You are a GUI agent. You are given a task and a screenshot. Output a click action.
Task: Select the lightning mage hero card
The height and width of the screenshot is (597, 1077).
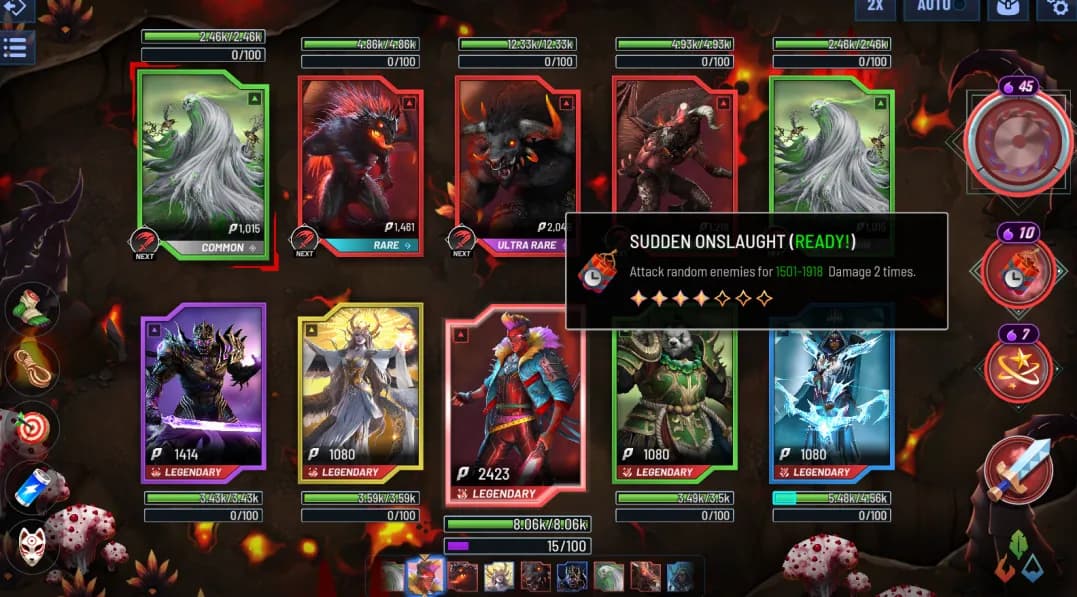[830, 390]
